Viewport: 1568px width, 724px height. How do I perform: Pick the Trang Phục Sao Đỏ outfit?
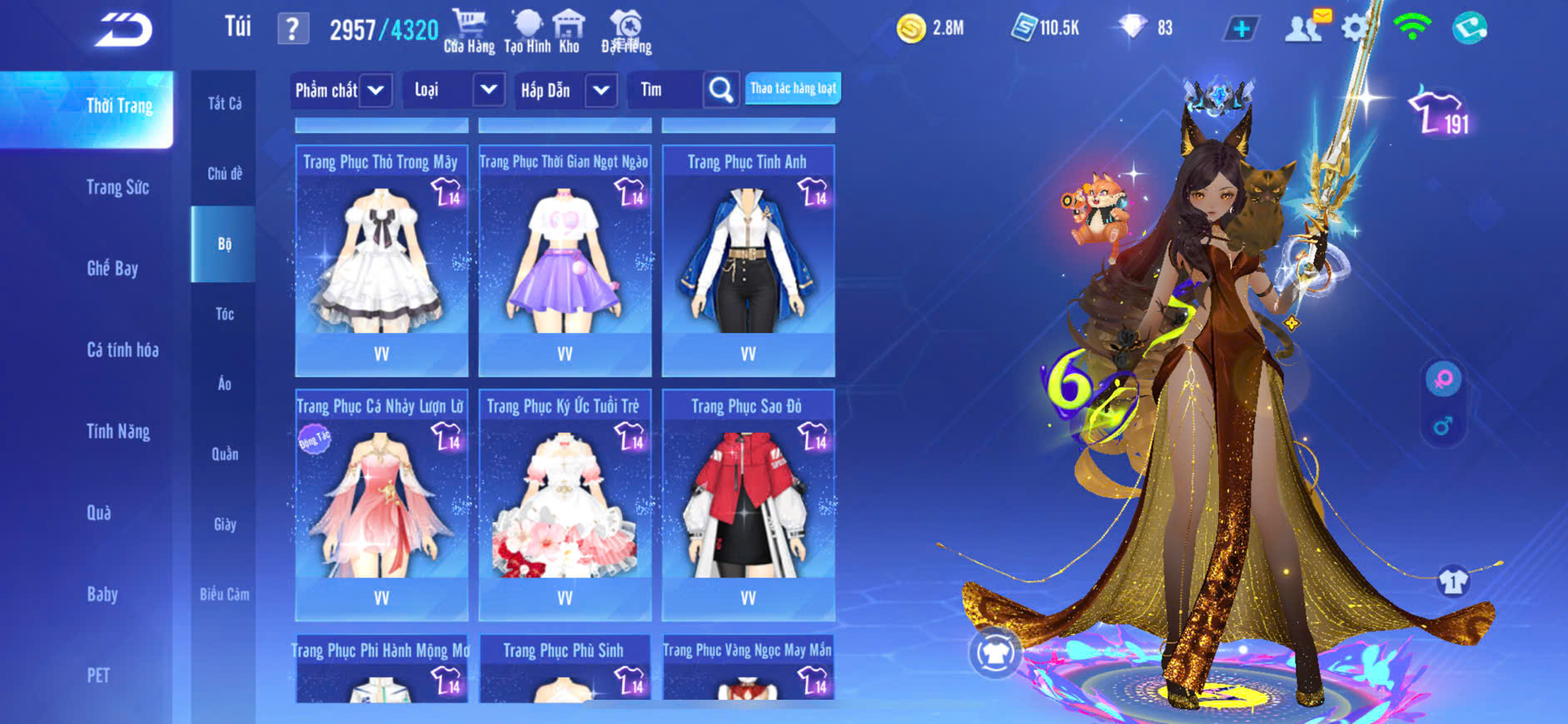tap(748, 504)
